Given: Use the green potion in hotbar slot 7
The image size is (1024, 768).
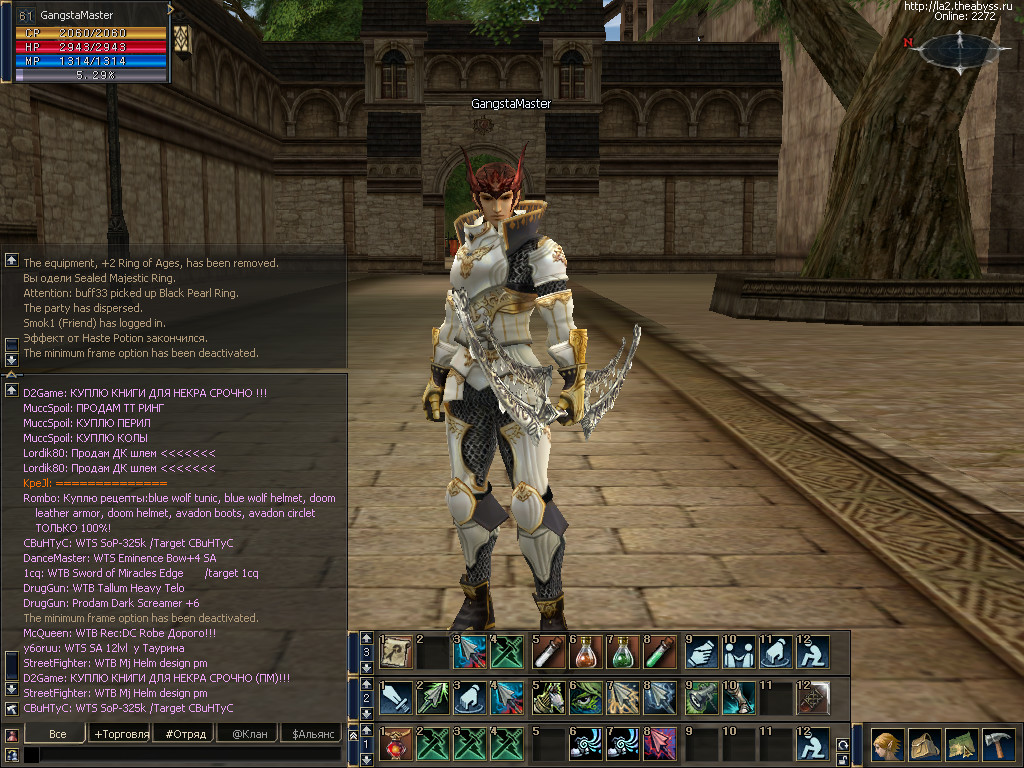Looking at the screenshot, I should pos(622,652).
